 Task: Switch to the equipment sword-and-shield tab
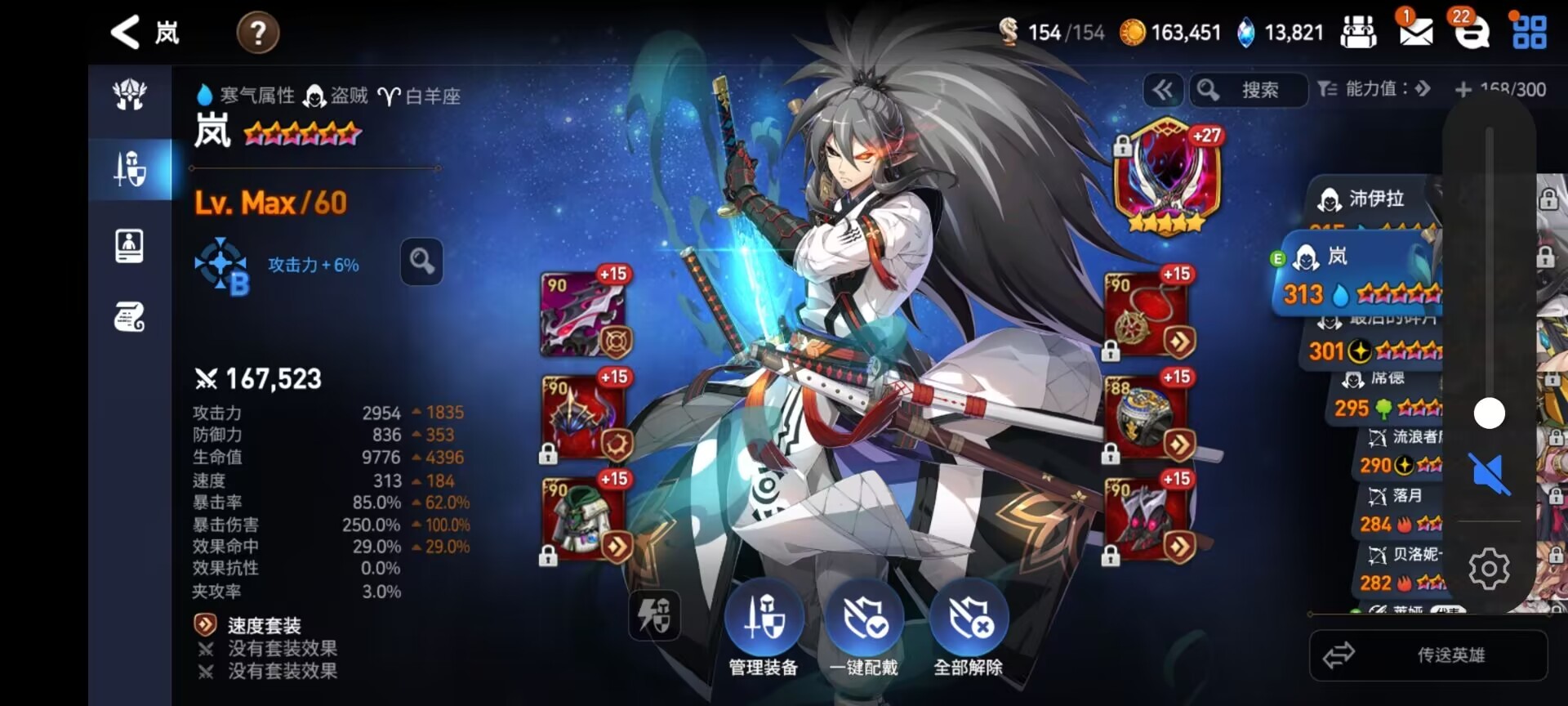coord(130,169)
